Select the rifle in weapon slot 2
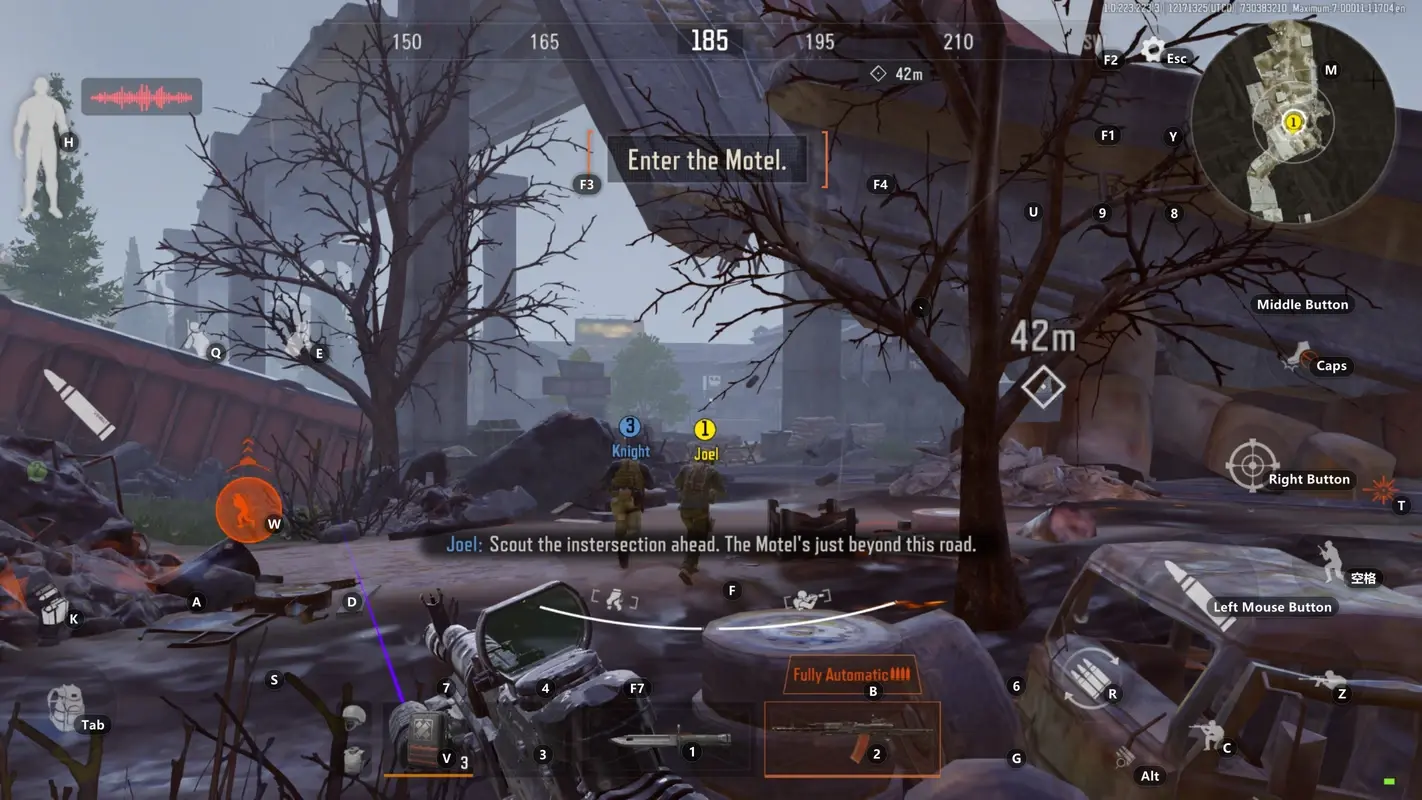1422x800 pixels. [851, 738]
